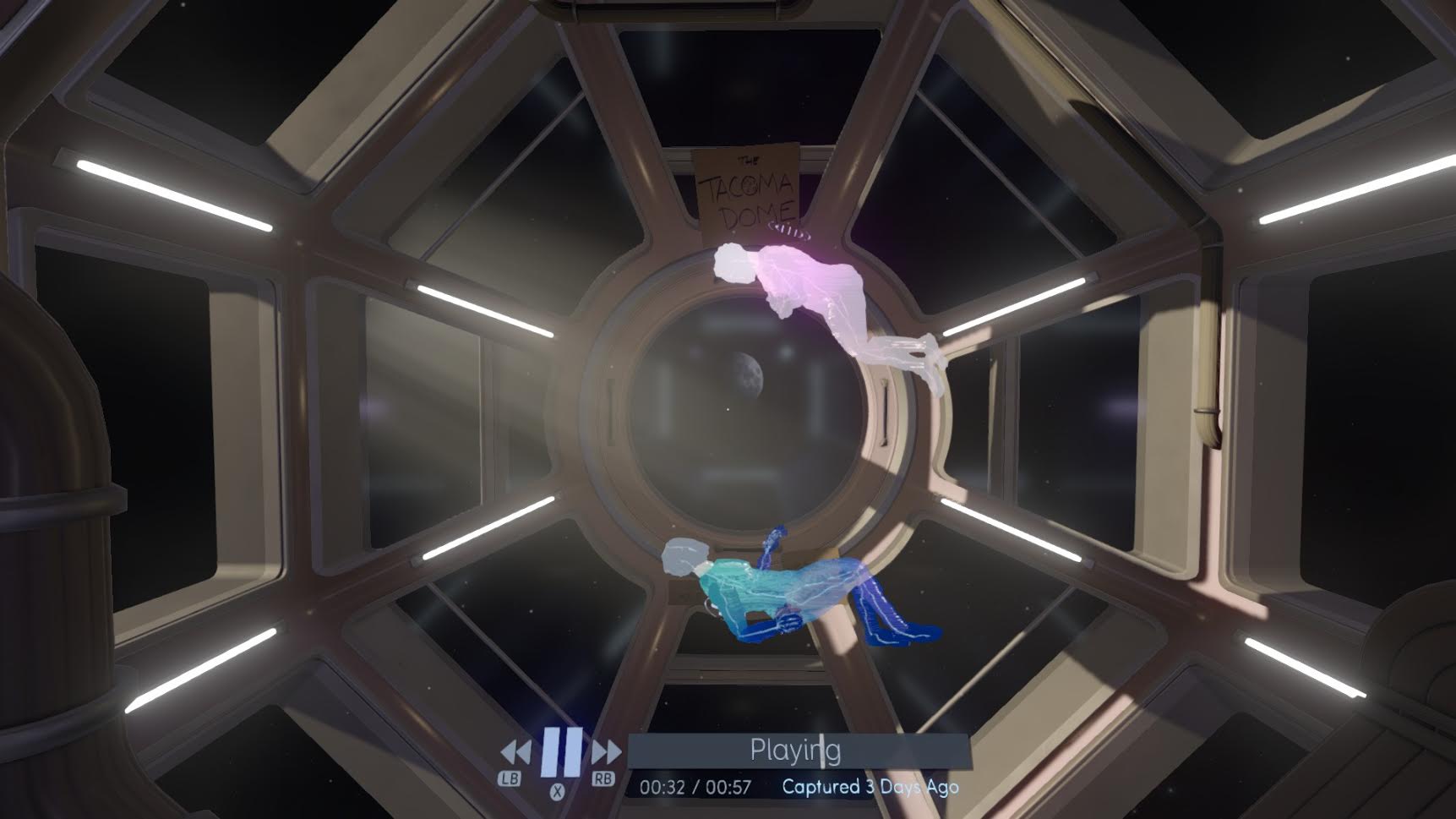Viewport: 1456px width, 819px height.
Task: Click the Captured 3 Days Ago label
Action: click(x=872, y=786)
